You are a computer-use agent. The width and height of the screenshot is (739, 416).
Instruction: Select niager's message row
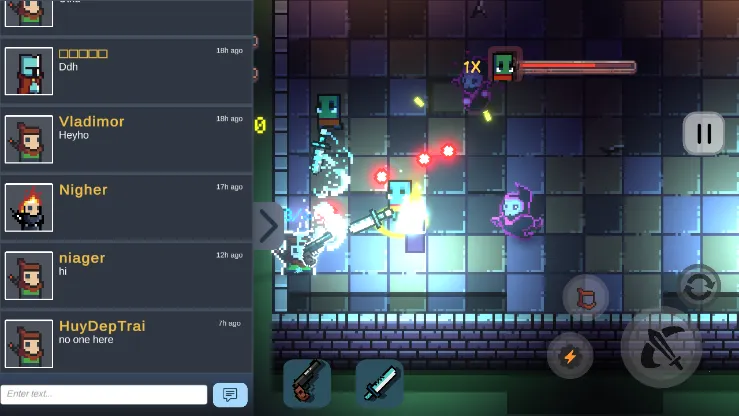coord(125,275)
